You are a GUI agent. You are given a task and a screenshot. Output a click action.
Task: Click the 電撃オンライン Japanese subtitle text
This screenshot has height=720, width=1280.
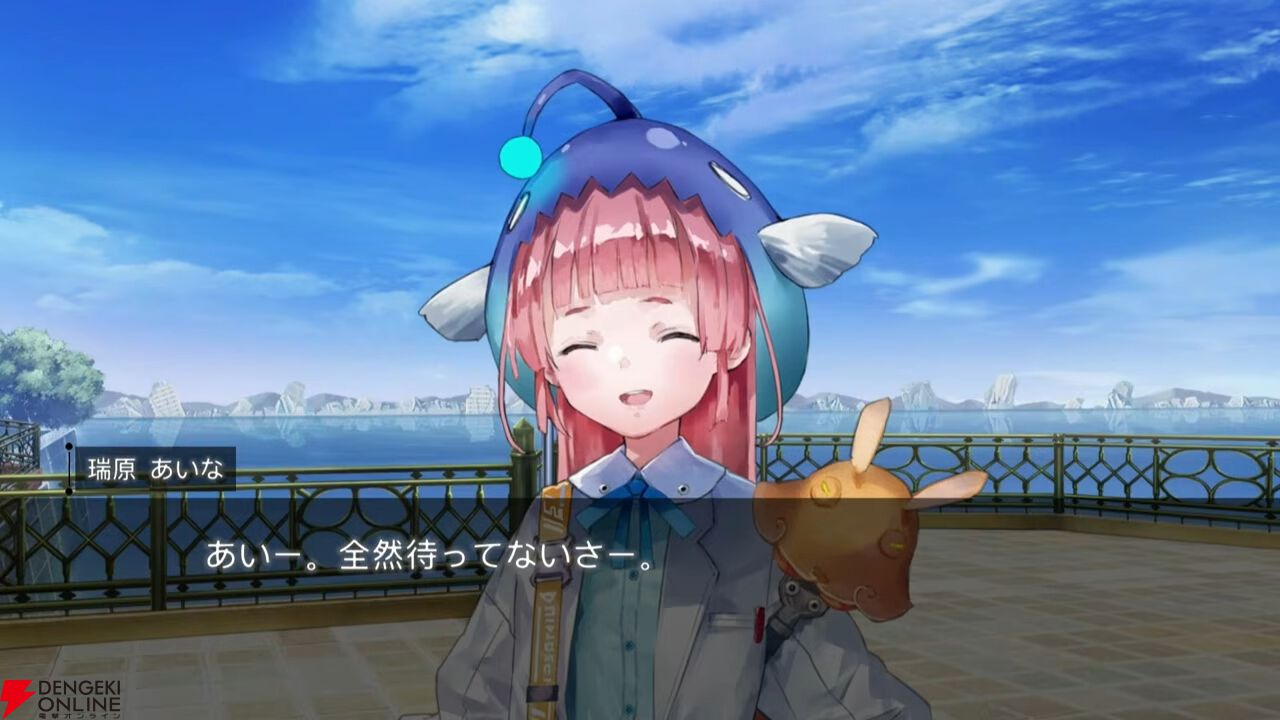pos(82,716)
